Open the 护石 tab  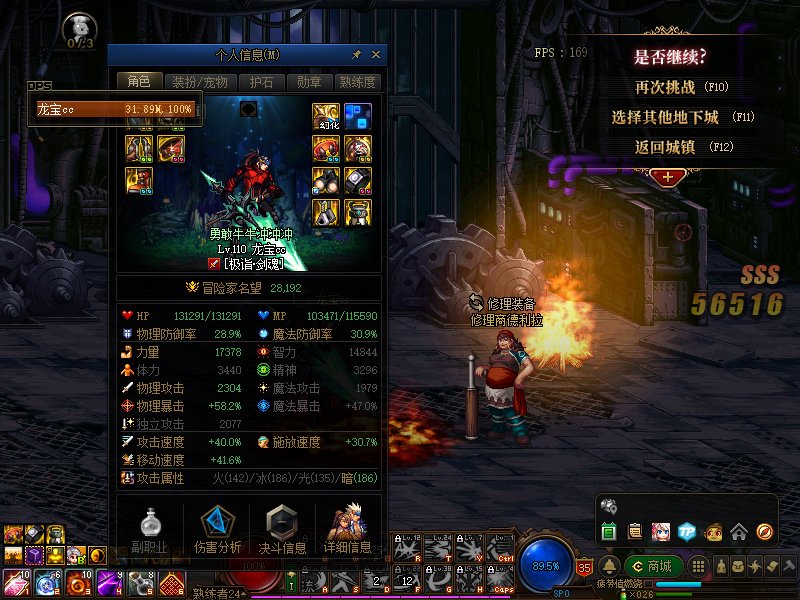[x=262, y=82]
